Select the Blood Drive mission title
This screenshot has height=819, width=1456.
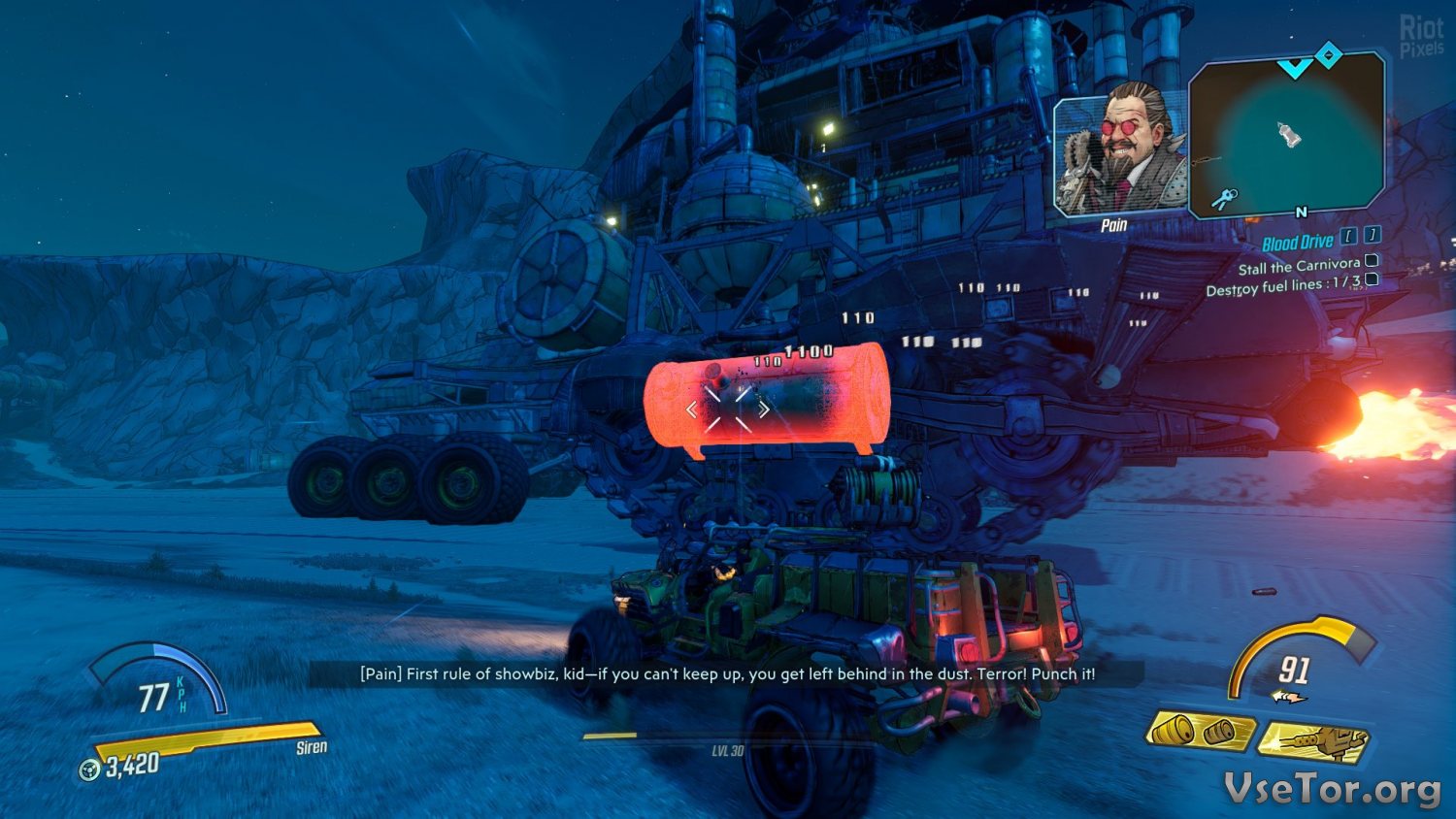click(x=1297, y=243)
